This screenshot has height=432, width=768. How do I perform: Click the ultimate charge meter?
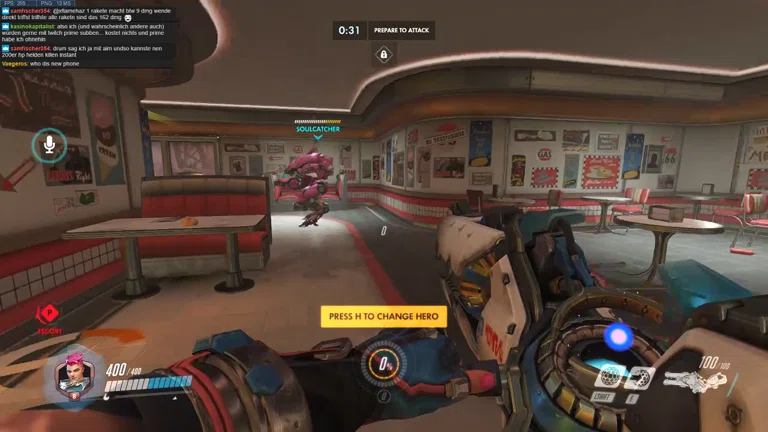pyautogui.click(x=384, y=362)
